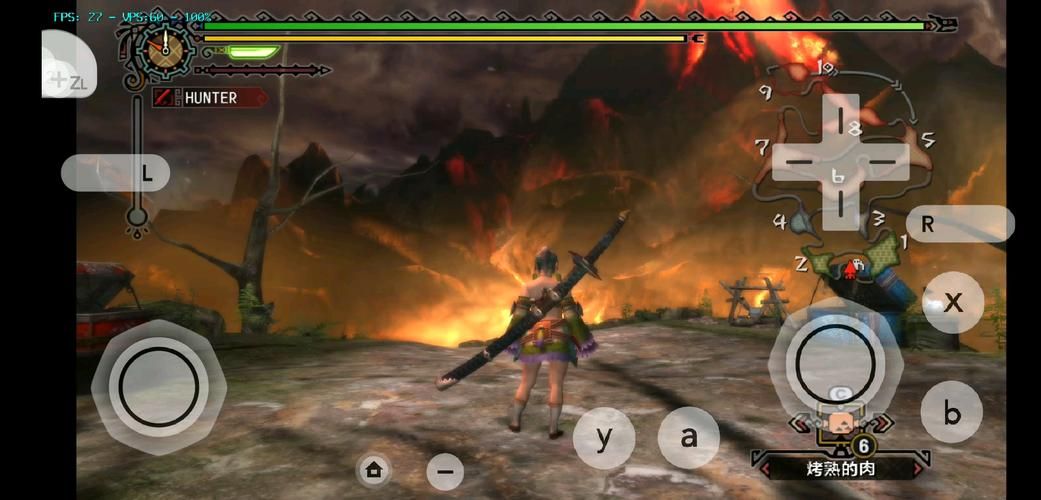Screen dimensions: 1041x500
Task: Tap the round x button
Action: click(953, 302)
